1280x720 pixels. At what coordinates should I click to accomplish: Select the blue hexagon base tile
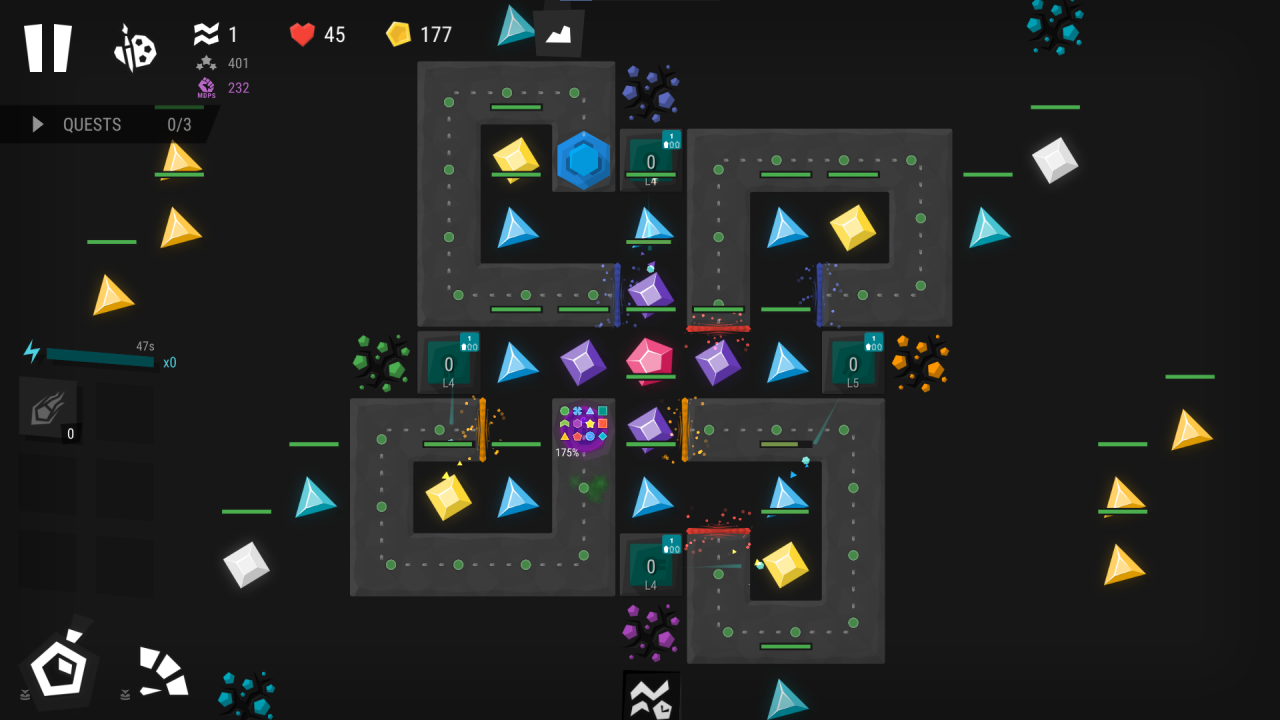pos(583,160)
